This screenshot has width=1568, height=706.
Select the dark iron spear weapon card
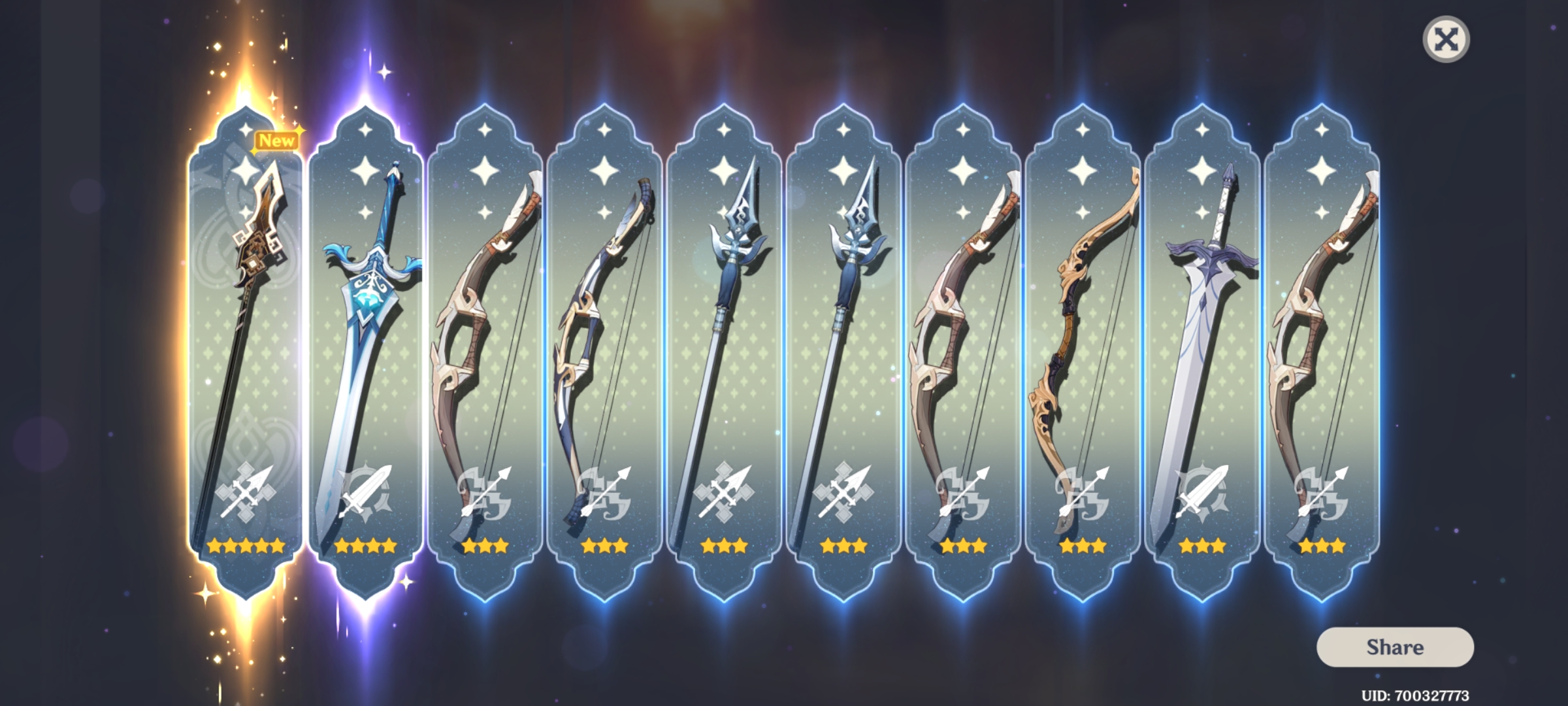725,327
